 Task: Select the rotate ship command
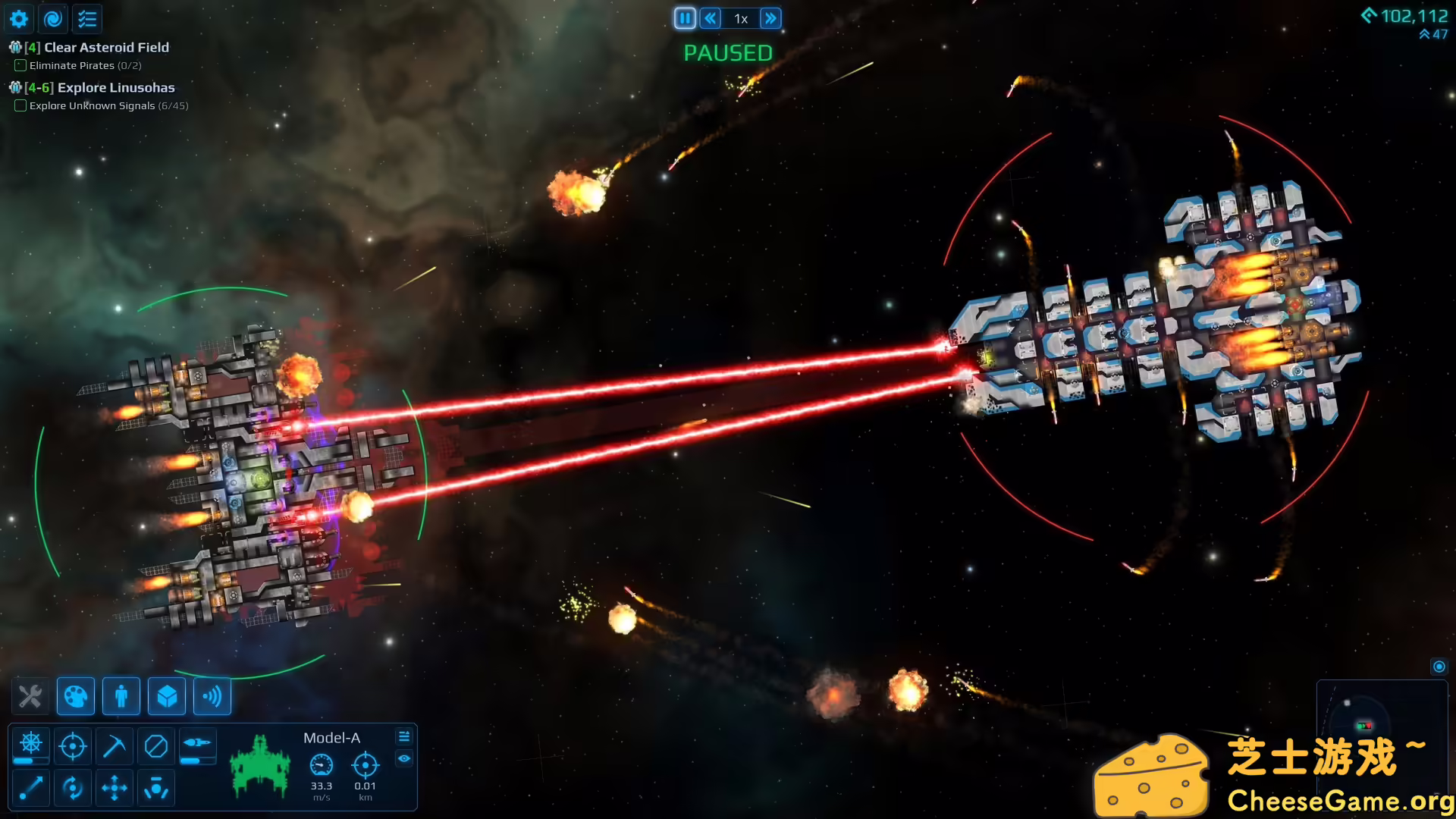[73, 788]
